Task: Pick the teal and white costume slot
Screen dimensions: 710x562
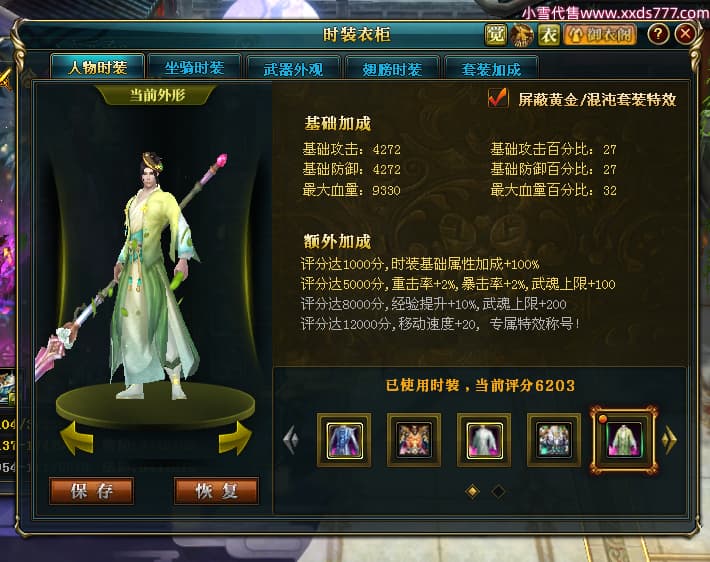Action: [x=553, y=439]
